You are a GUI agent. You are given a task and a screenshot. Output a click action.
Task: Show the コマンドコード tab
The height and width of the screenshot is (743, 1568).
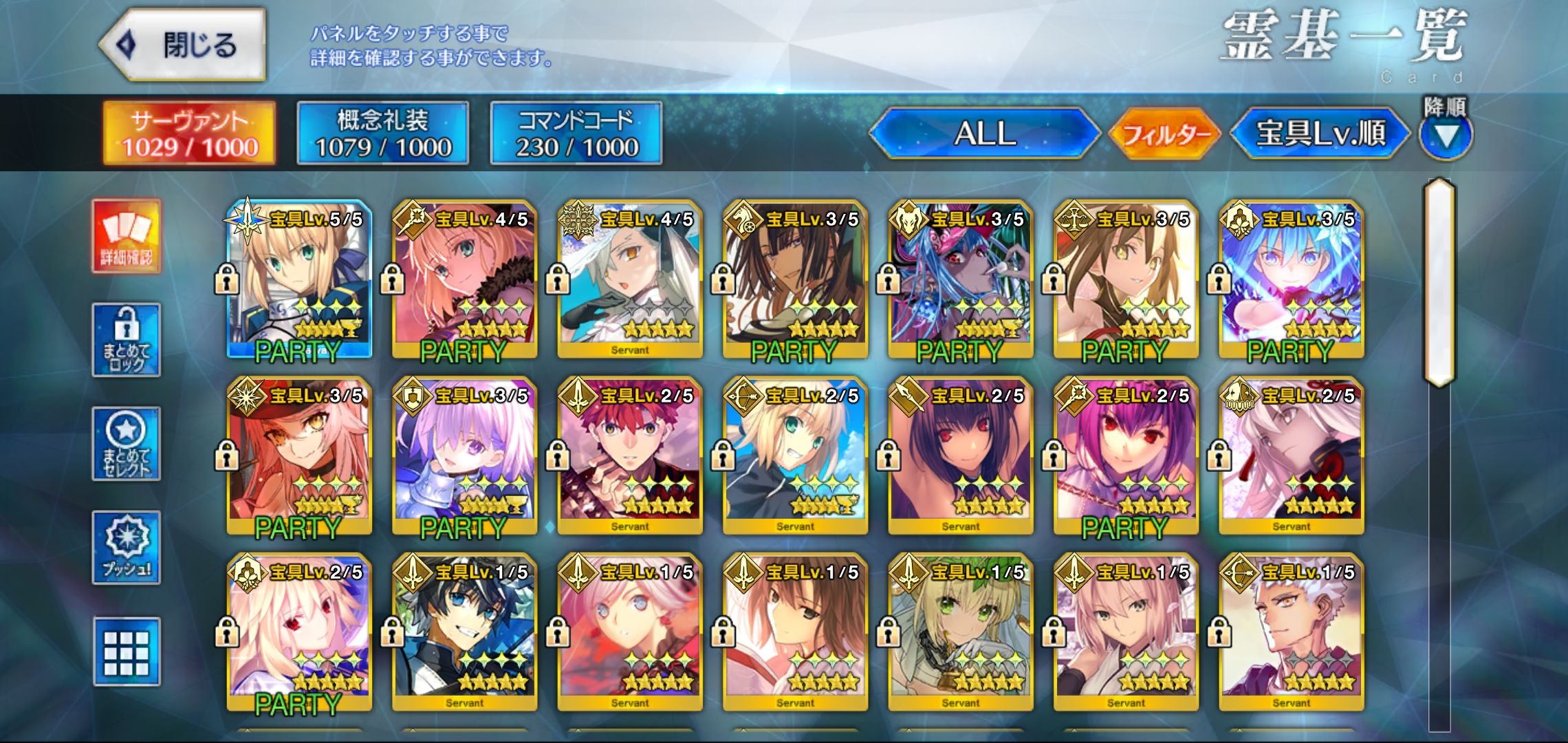576,133
